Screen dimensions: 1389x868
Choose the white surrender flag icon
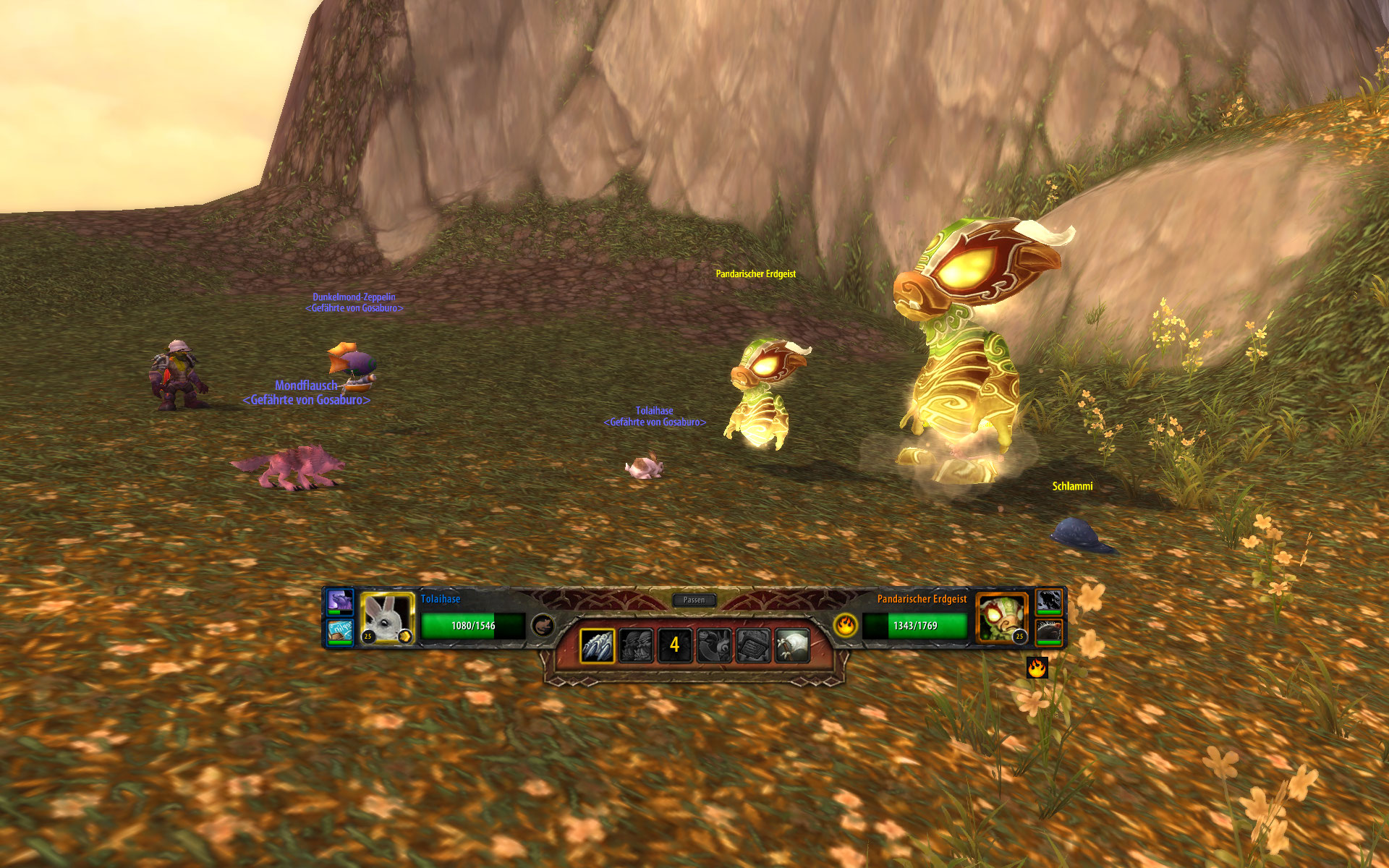(792, 645)
